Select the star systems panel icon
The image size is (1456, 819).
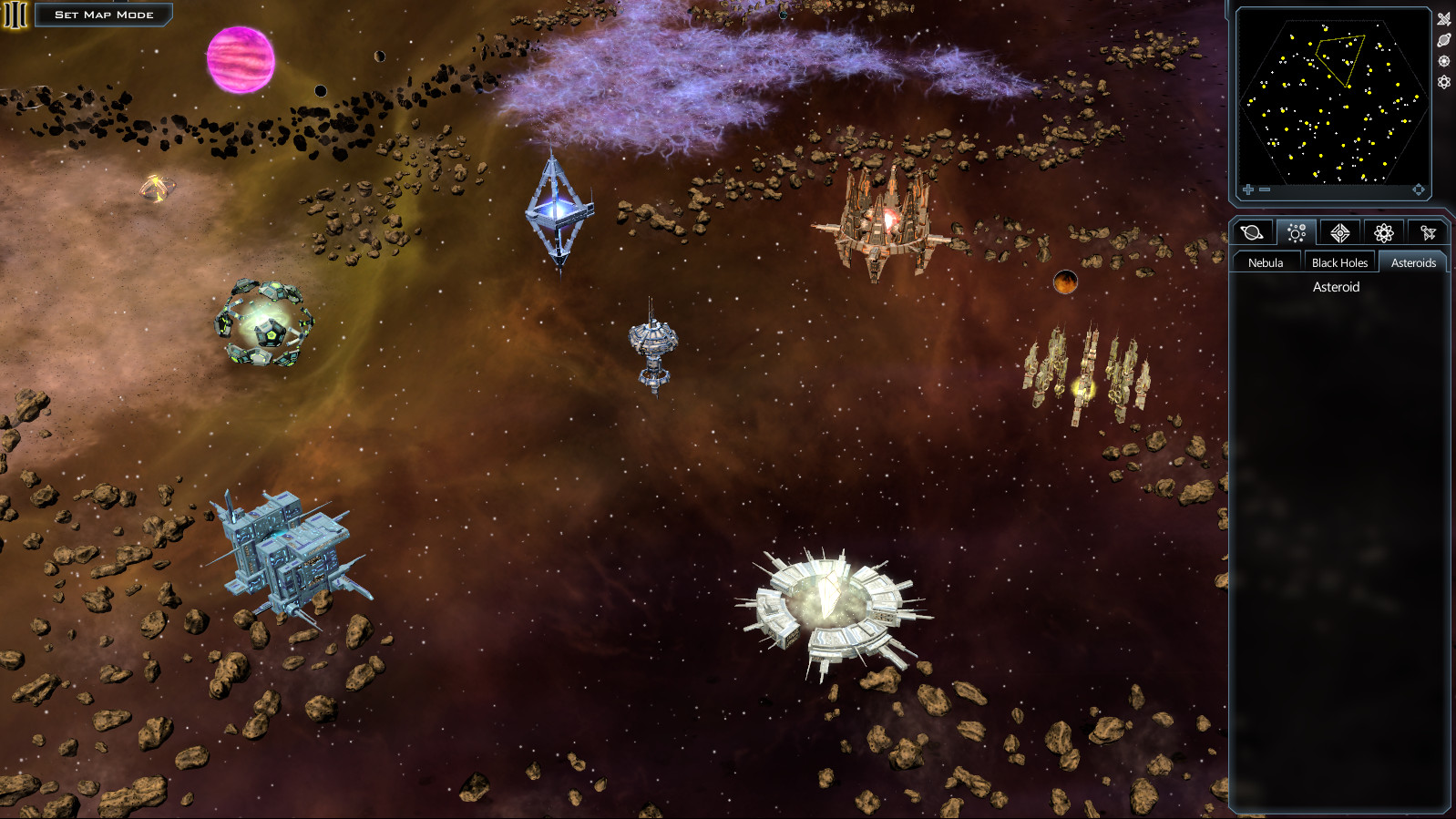[x=1296, y=232]
